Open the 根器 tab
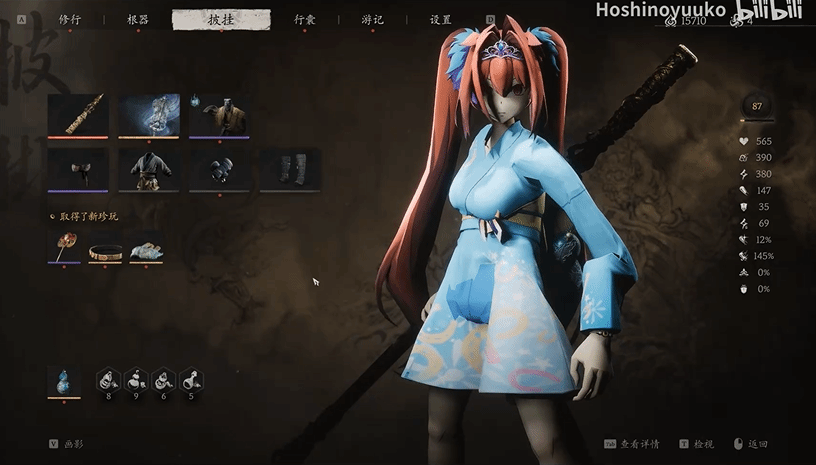This screenshot has height=465, width=816. tap(138, 19)
